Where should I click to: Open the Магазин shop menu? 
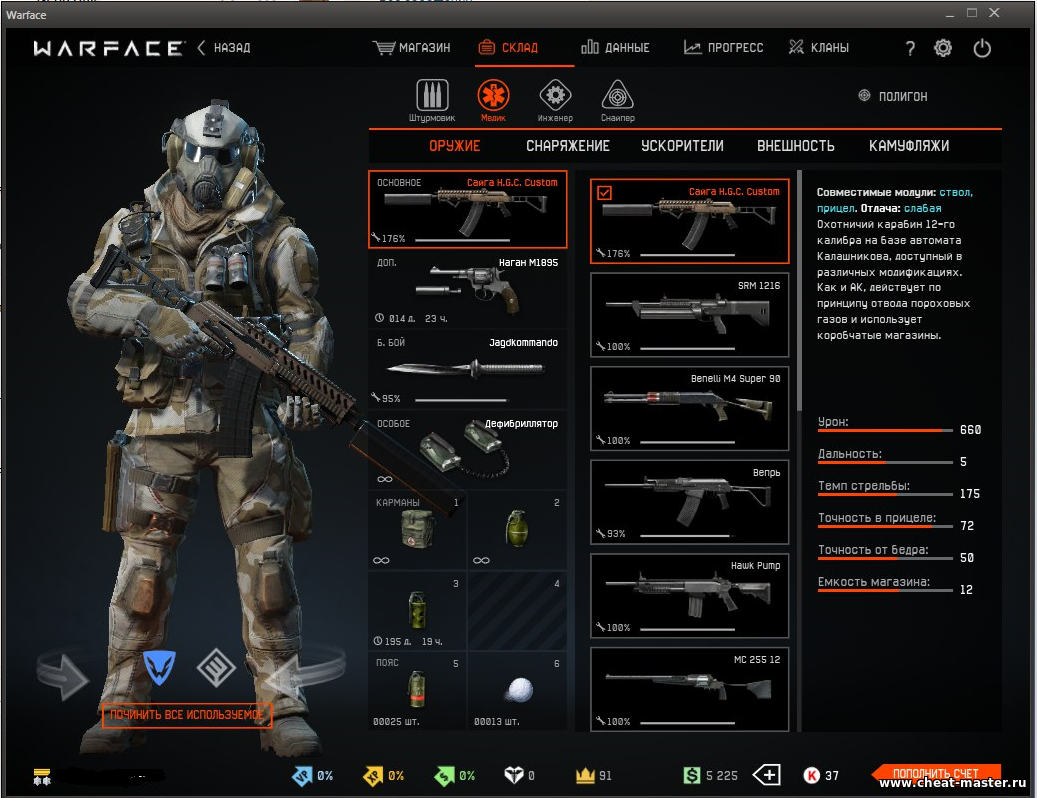(412, 48)
